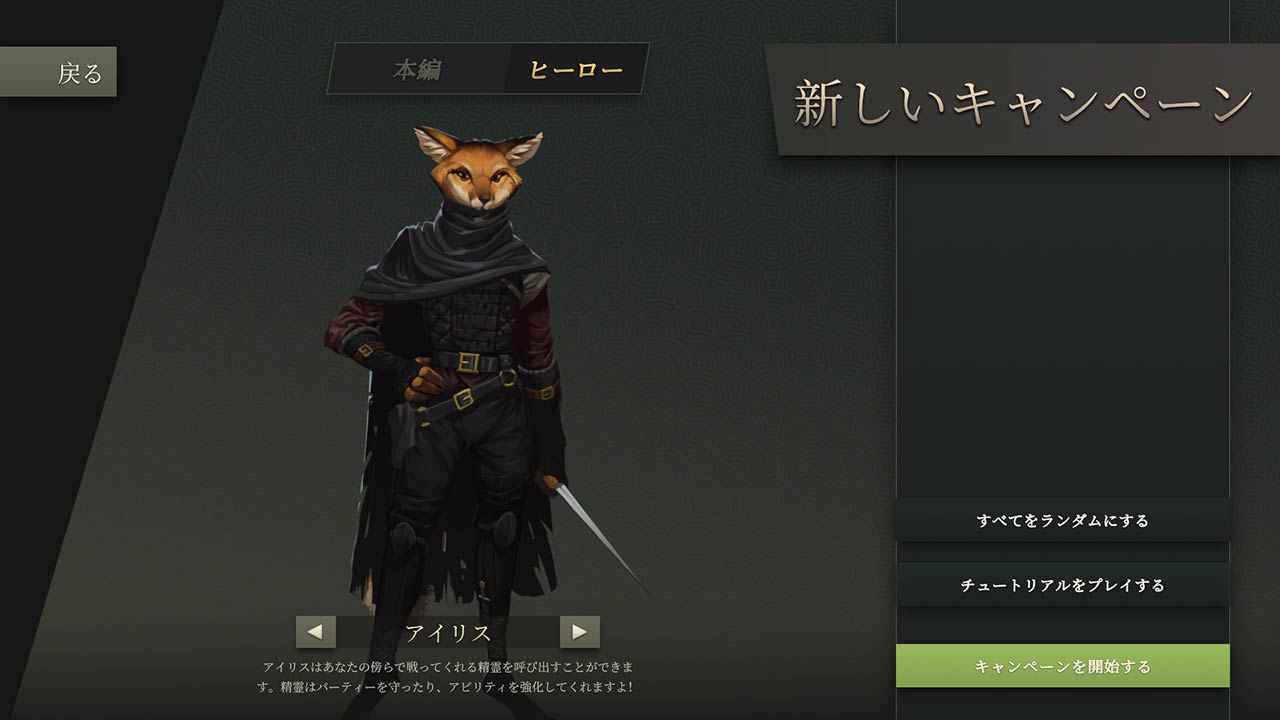This screenshot has height=720, width=1280.
Task: Go back with the 戻る button
Action: coord(59,72)
